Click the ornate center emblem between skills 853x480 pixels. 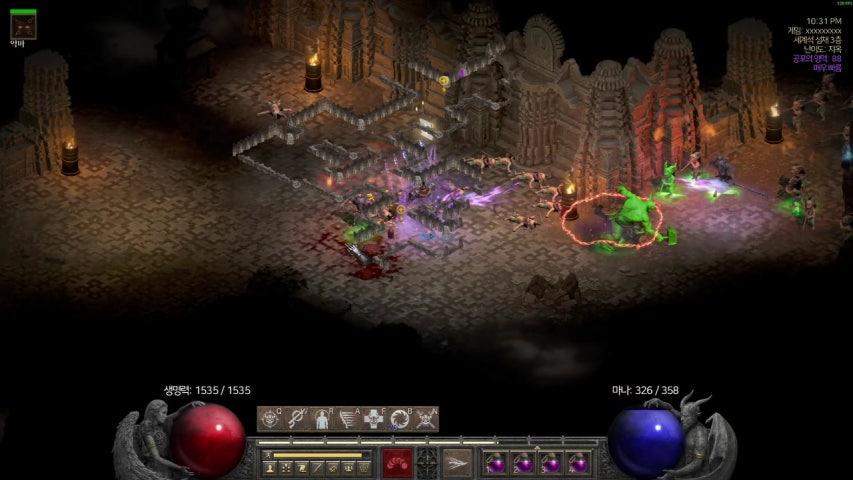[427, 463]
